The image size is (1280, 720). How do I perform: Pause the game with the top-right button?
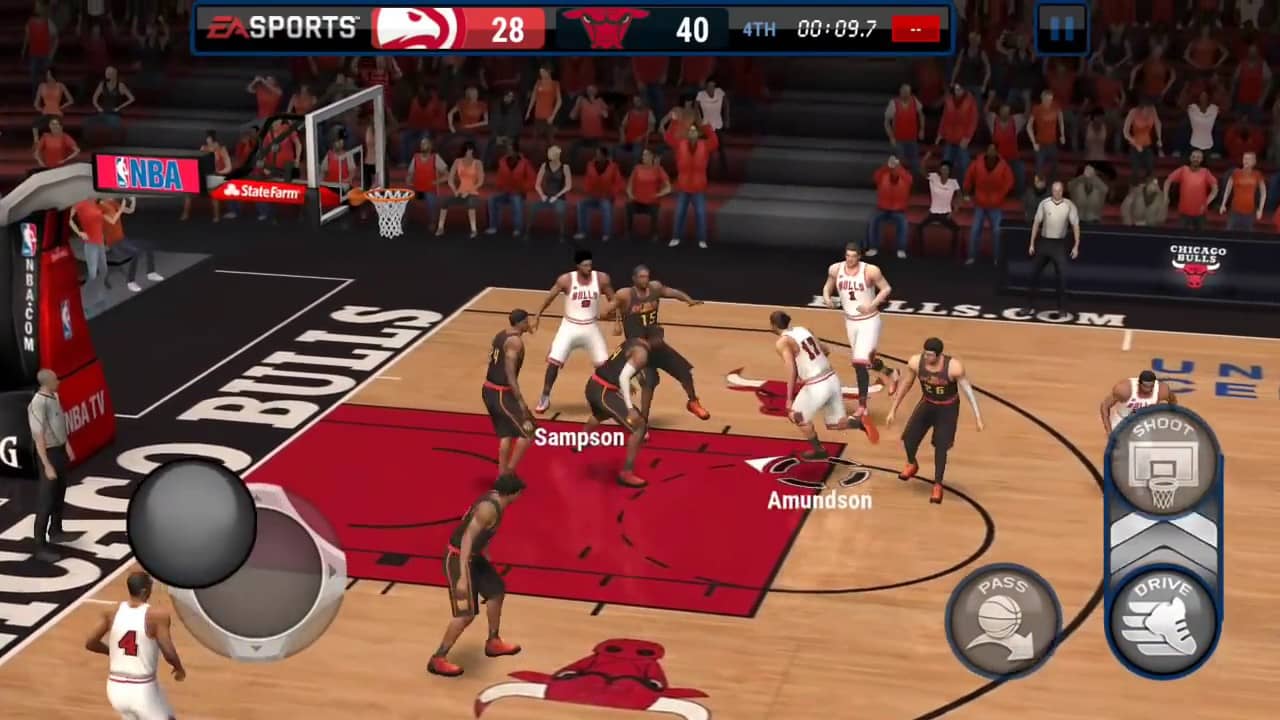coord(1064,28)
